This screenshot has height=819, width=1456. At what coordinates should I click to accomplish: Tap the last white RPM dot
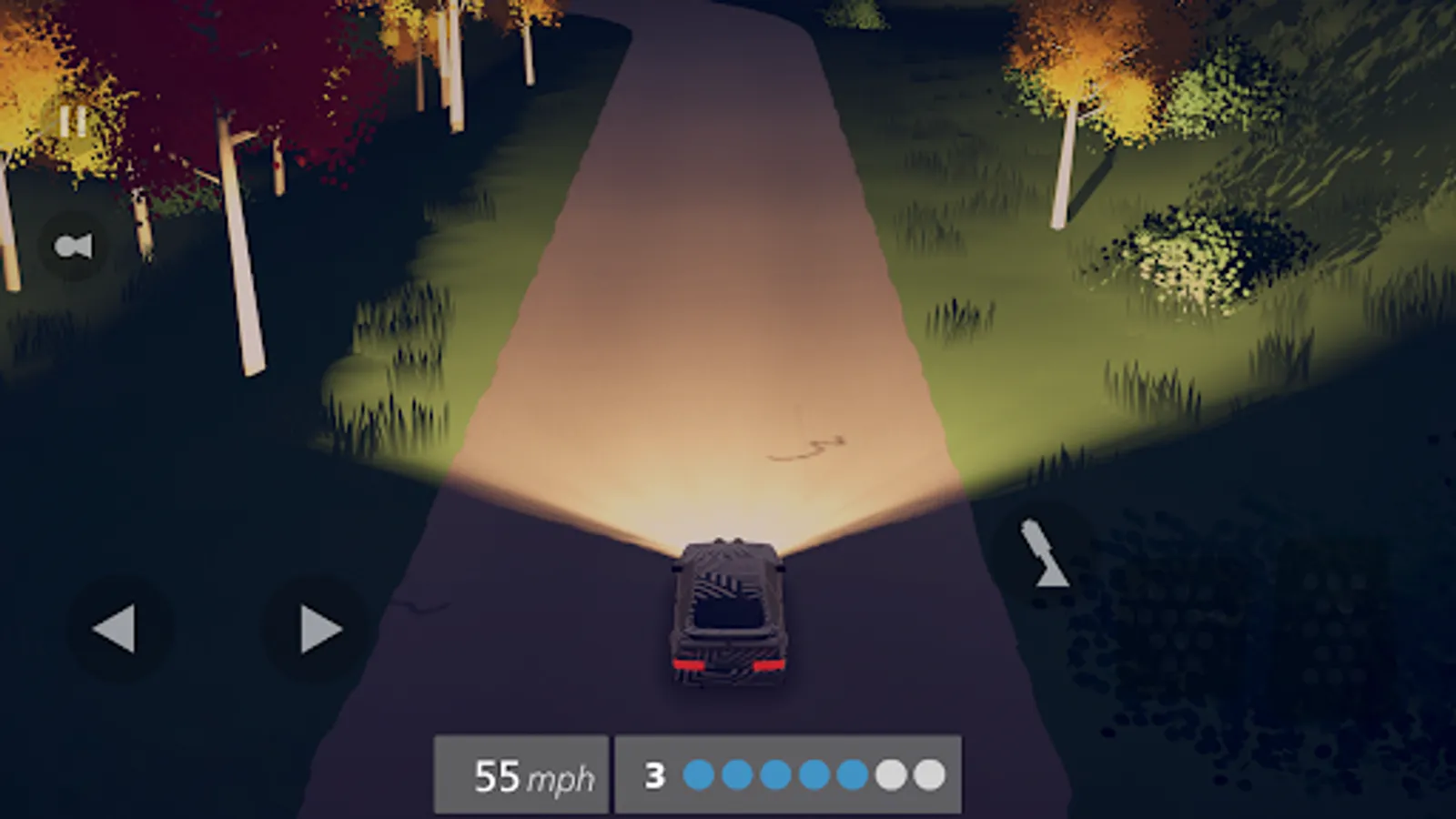tap(930, 773)
